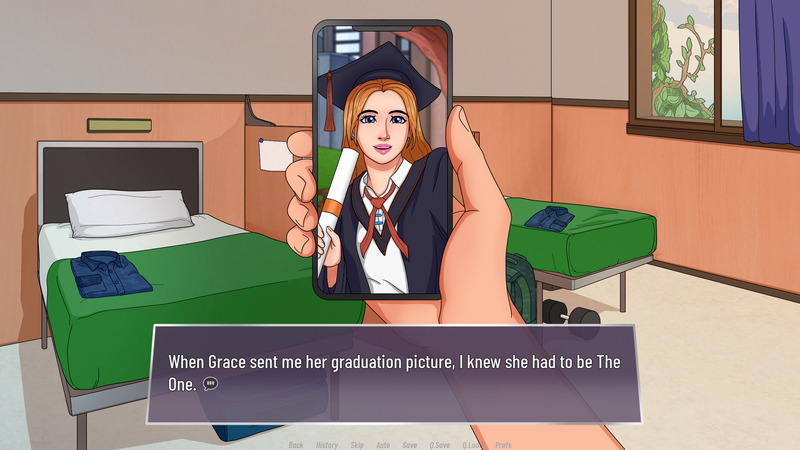Activate Skip in the quick menu
The image size is (800, 450).
tap(357, 444)
